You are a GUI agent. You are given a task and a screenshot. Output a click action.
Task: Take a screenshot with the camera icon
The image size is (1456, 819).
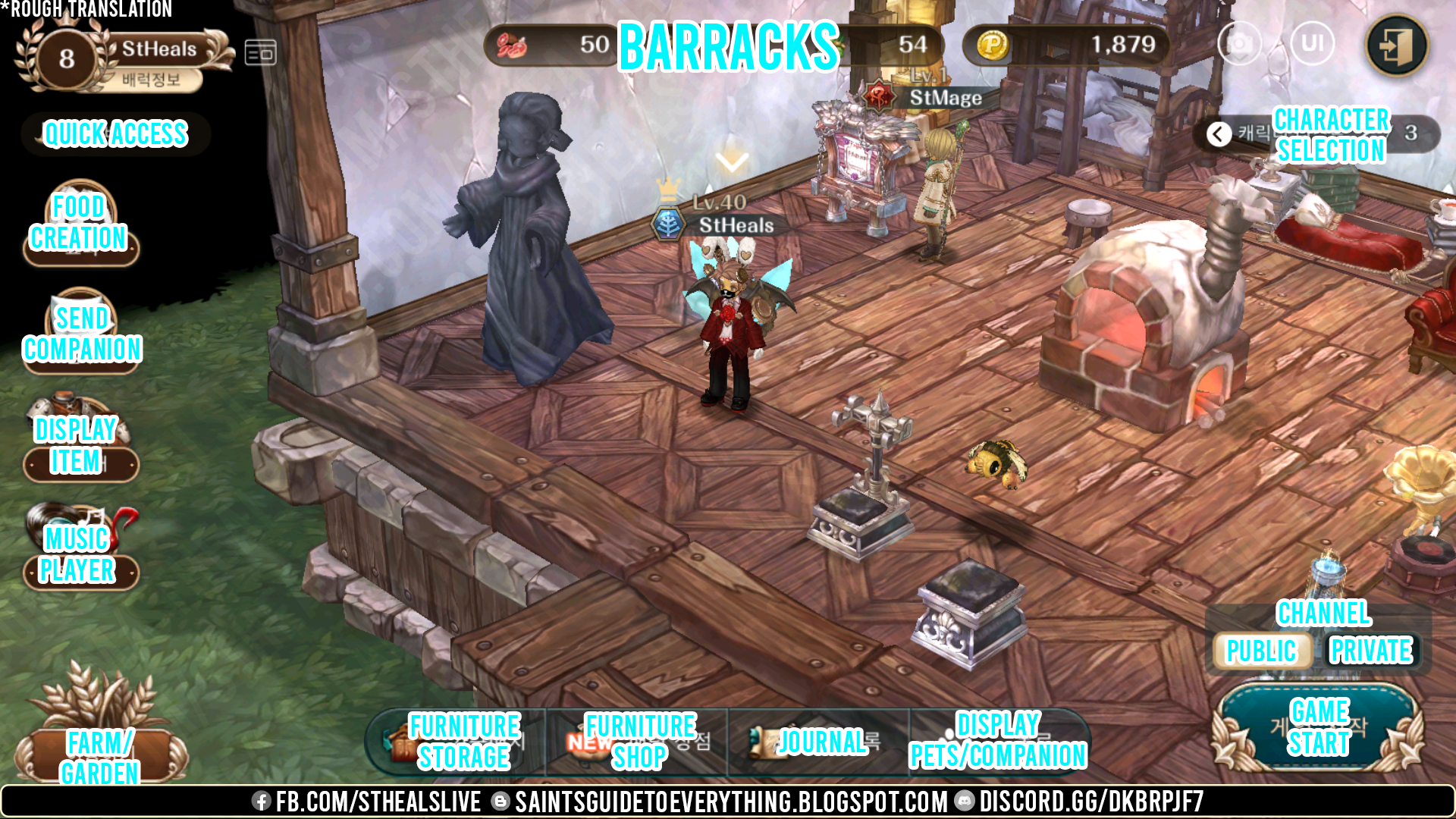1239,43
